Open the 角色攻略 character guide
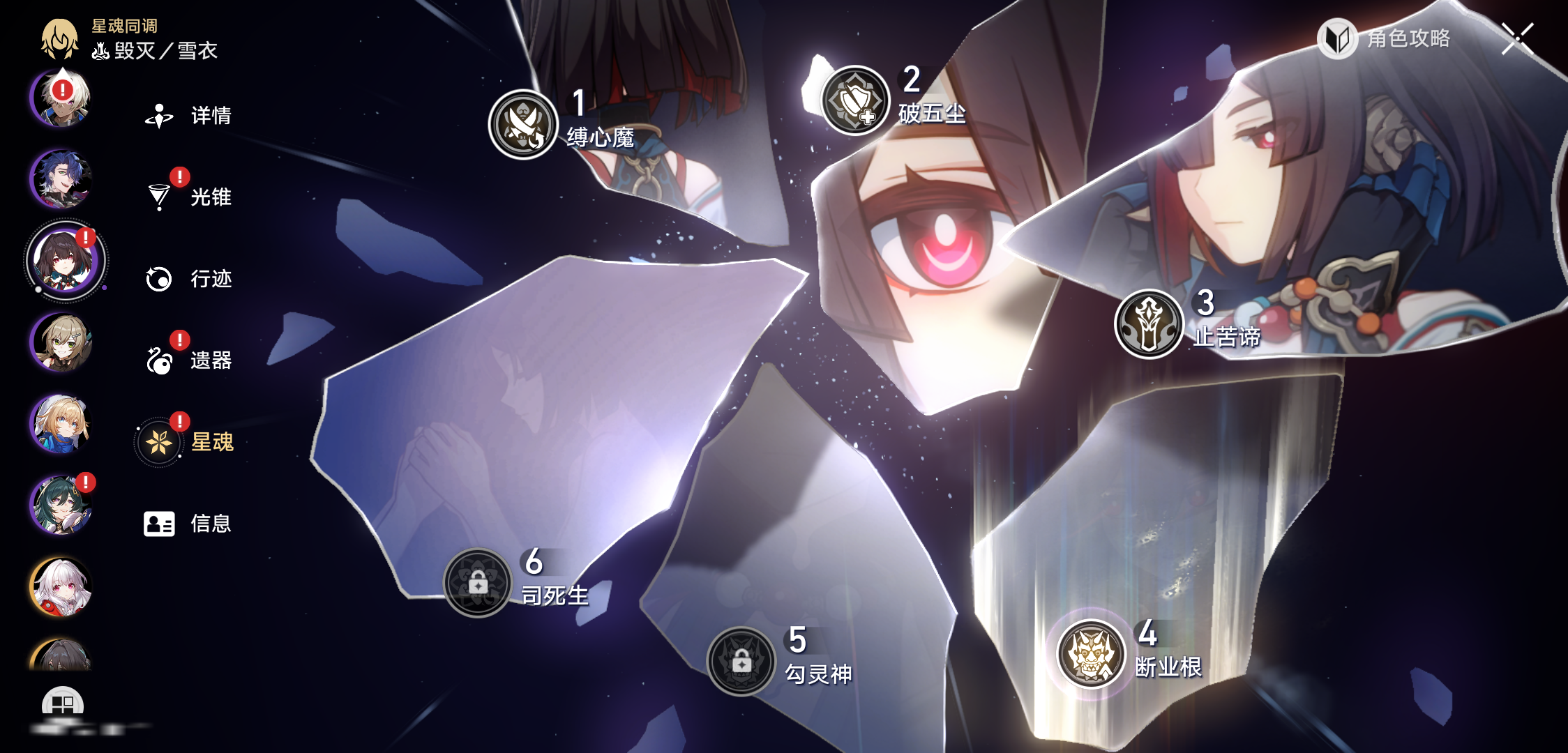 click(1385, 38)
